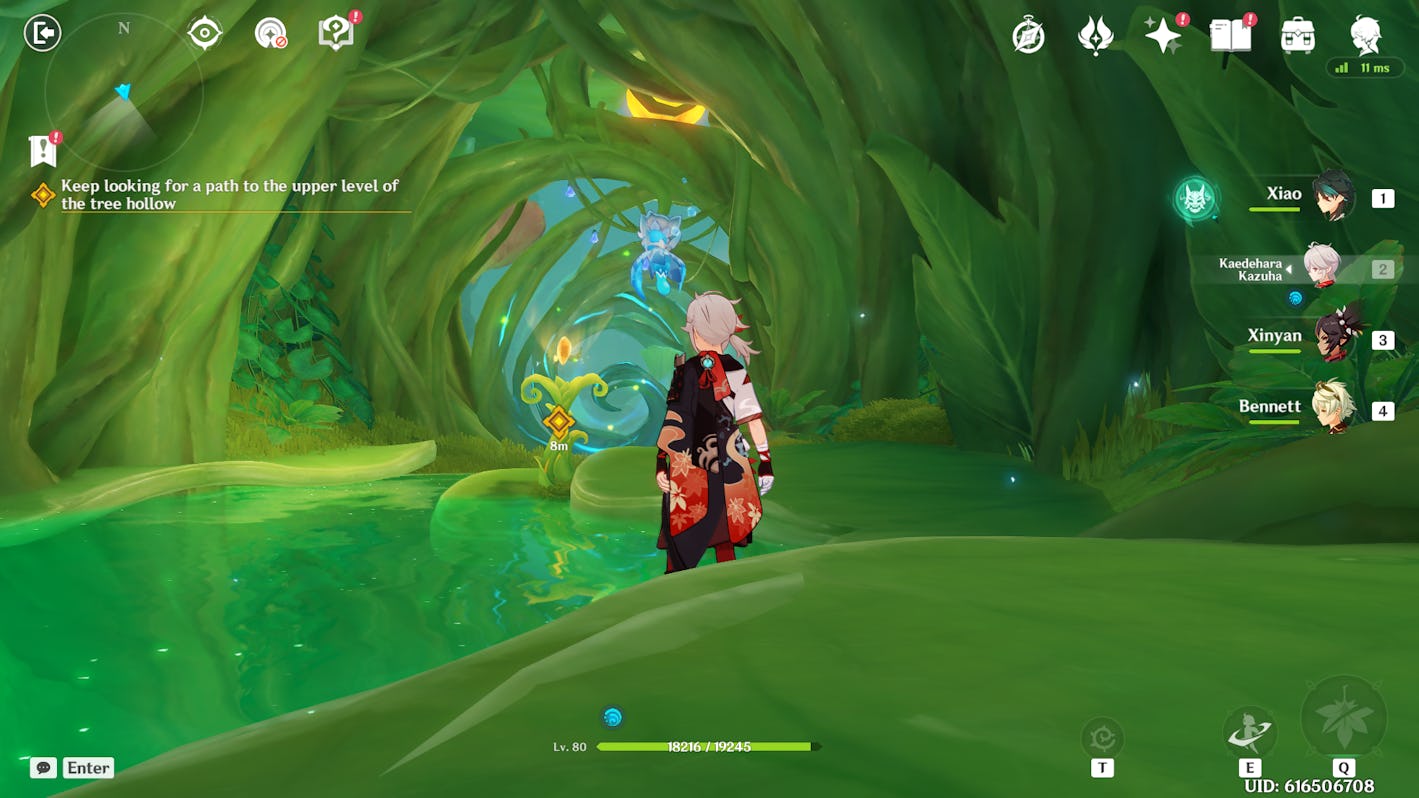Activate Kazuha's elemental skill icon

click(1249, 733)
